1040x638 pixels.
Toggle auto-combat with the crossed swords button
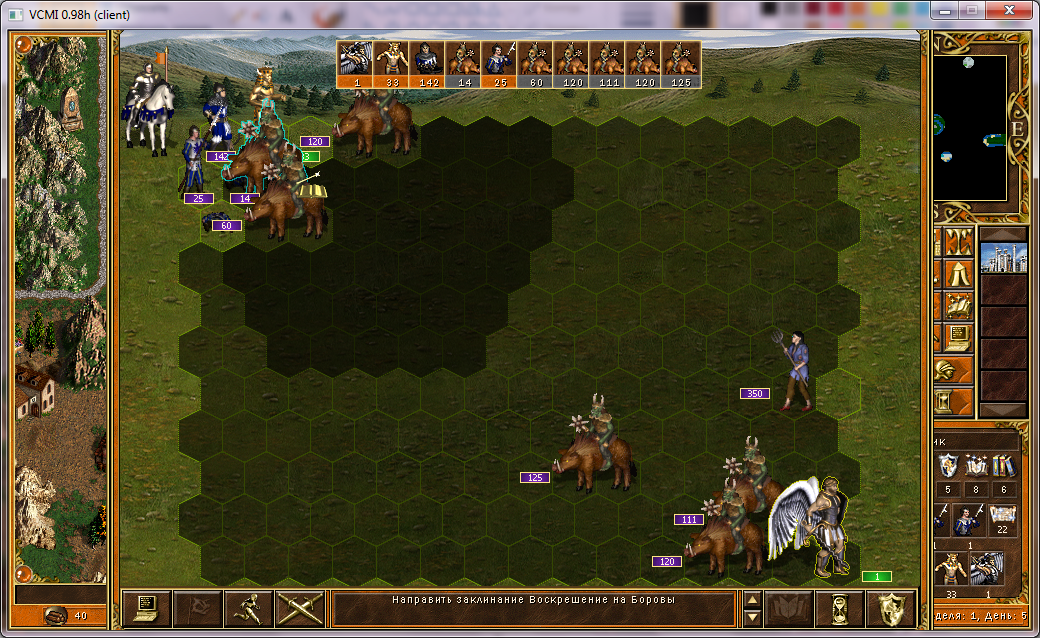[299, 607]
